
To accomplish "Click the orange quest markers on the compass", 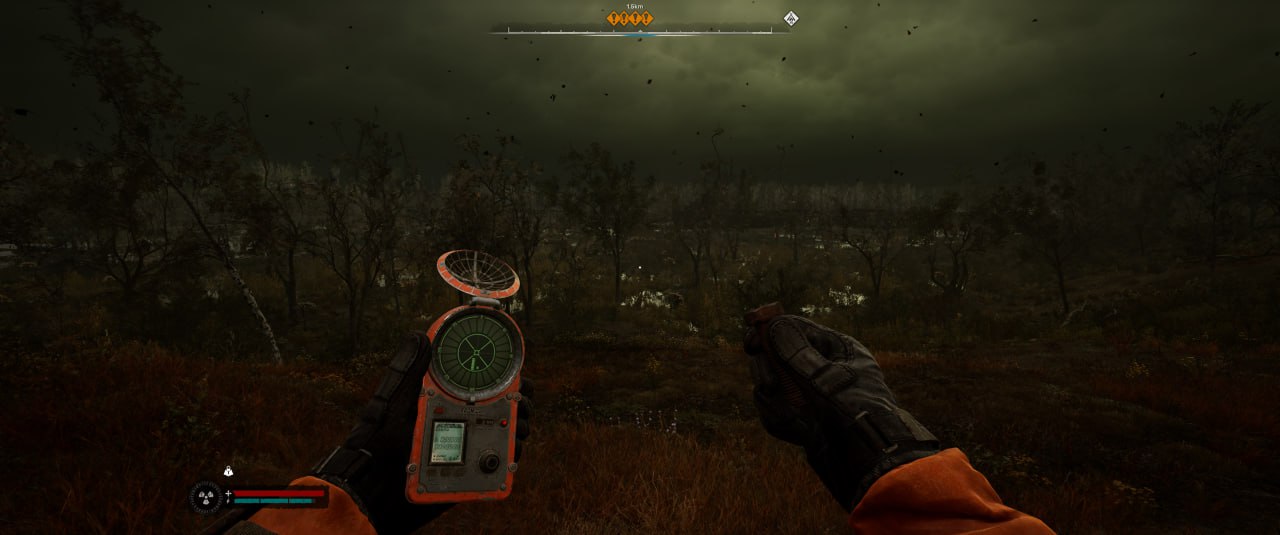I will click(x=630, y=18).
